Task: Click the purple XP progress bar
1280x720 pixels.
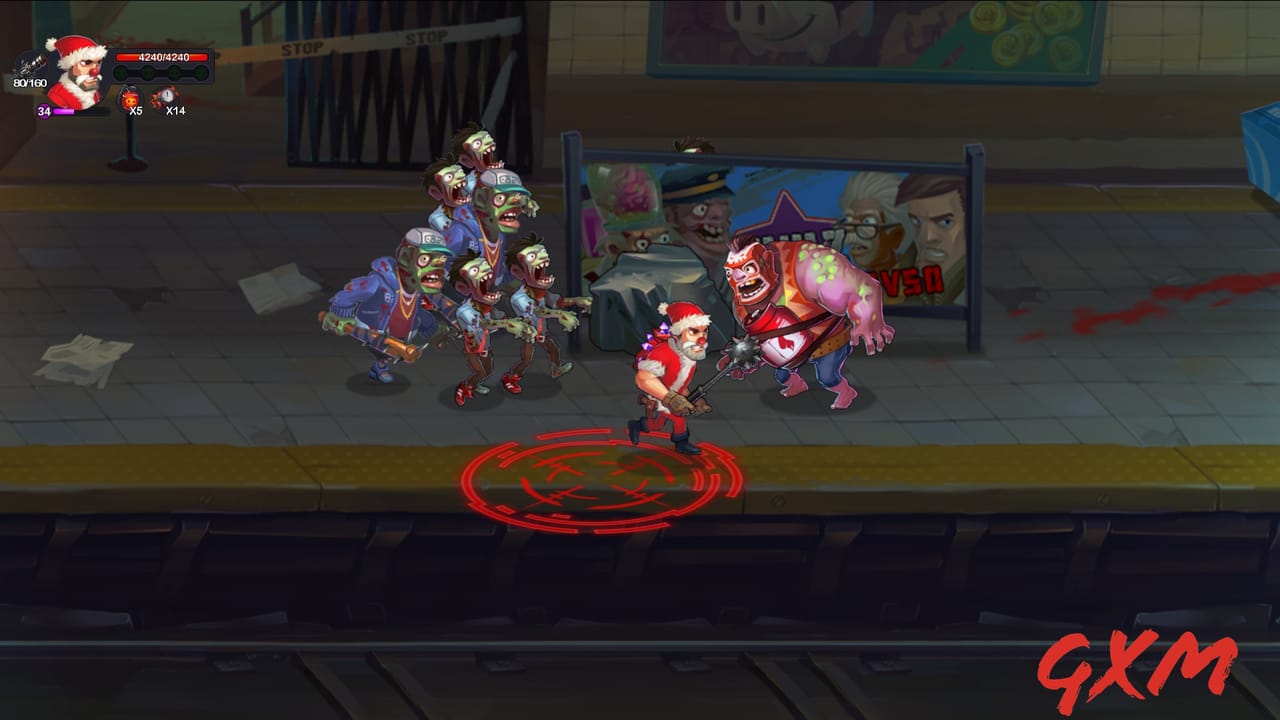Action: click(64, 111)
